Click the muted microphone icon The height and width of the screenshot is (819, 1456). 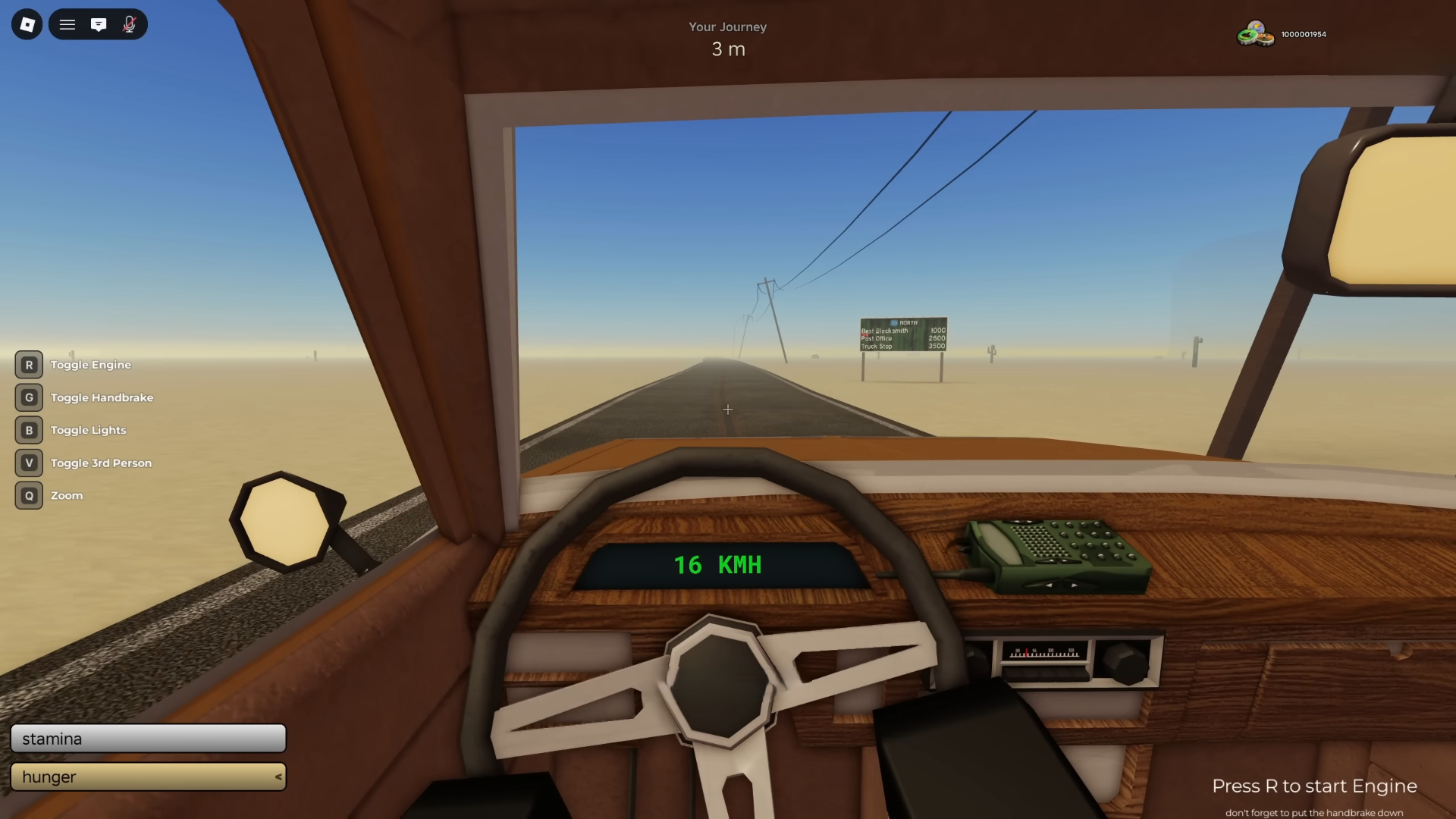tap(128, 24)
